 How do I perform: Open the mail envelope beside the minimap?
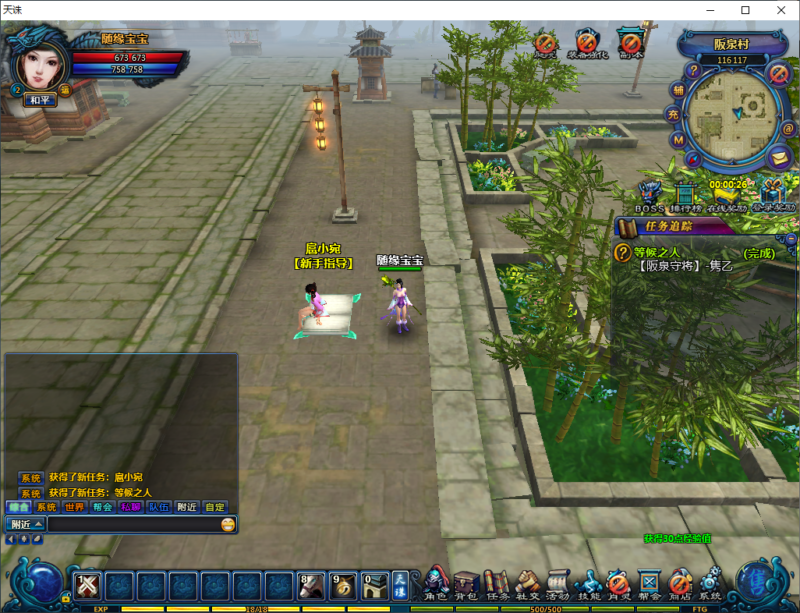point(779,156)
